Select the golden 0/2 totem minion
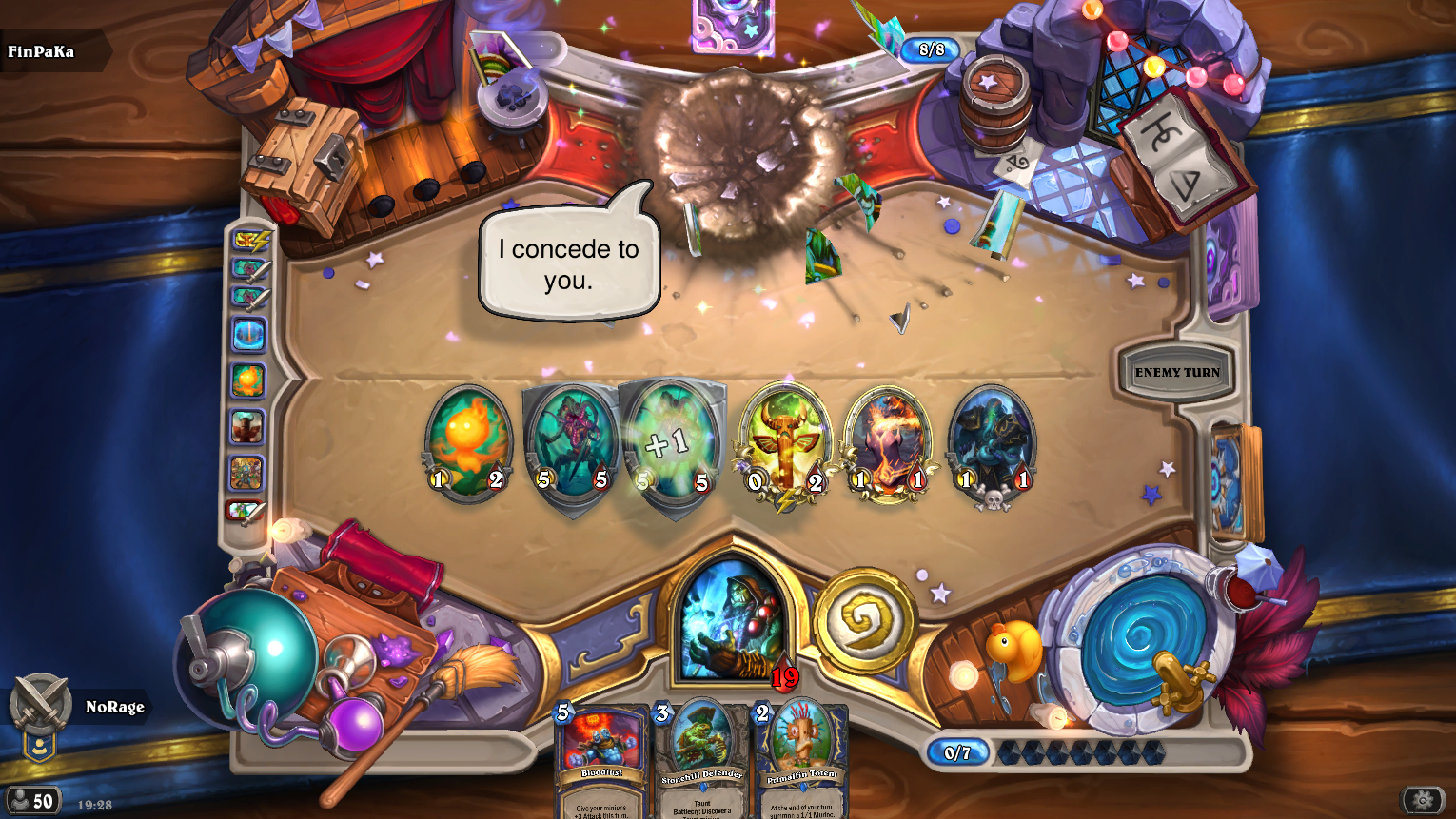Screen dimensions: 1456x819 (785, 444)
